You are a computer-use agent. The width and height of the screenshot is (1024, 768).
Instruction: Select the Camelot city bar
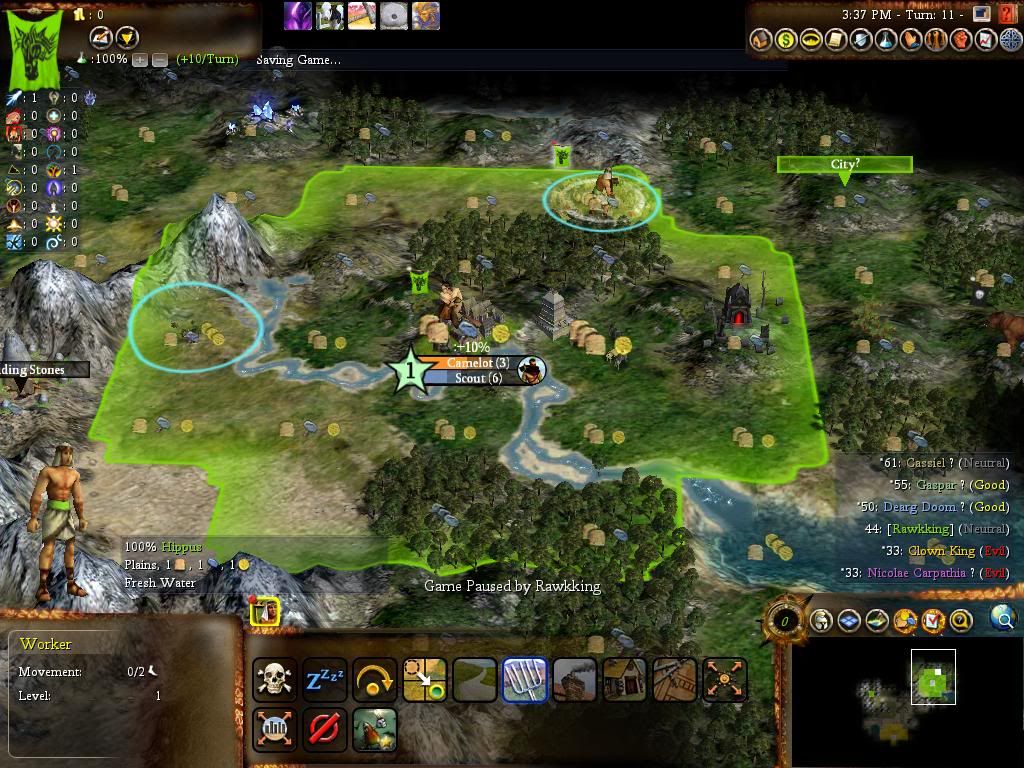(x=477, y=363)
